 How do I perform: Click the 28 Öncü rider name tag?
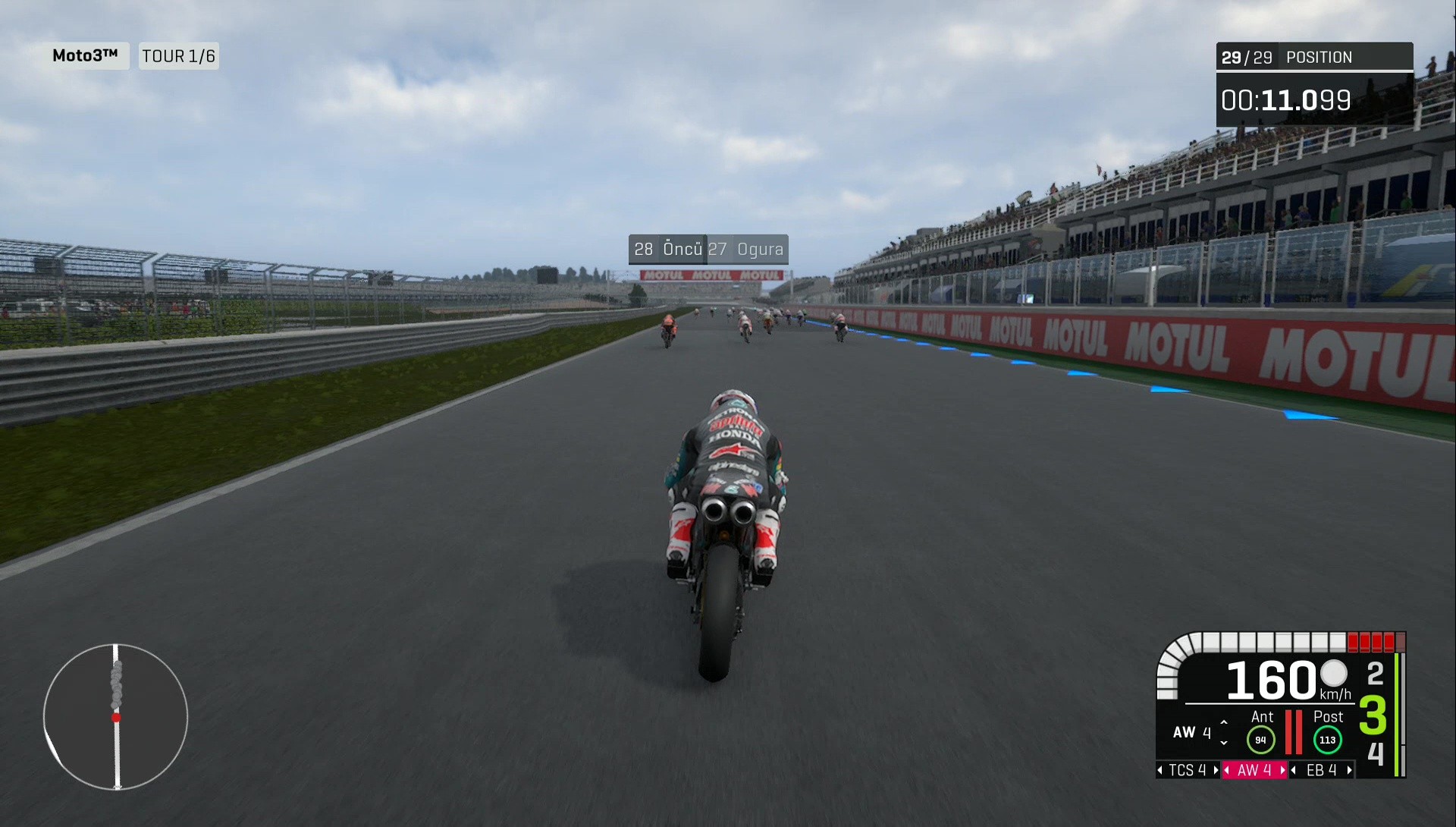(666, 249)
